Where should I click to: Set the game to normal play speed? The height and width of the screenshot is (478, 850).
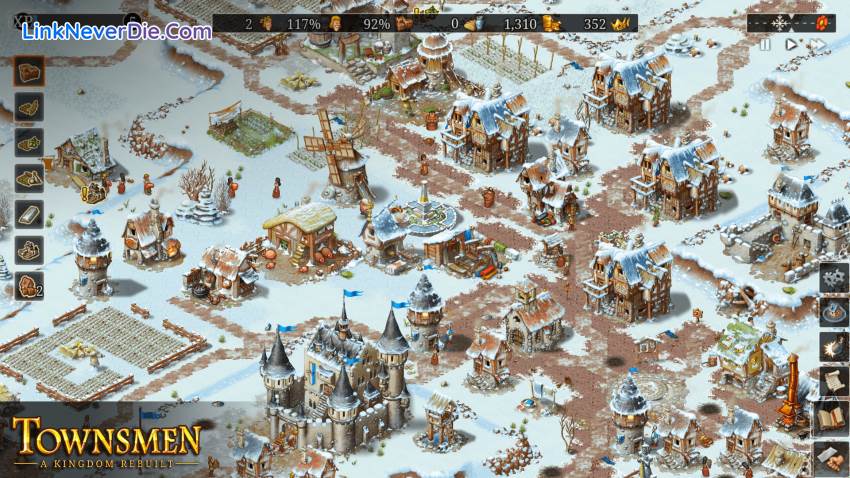791,44
